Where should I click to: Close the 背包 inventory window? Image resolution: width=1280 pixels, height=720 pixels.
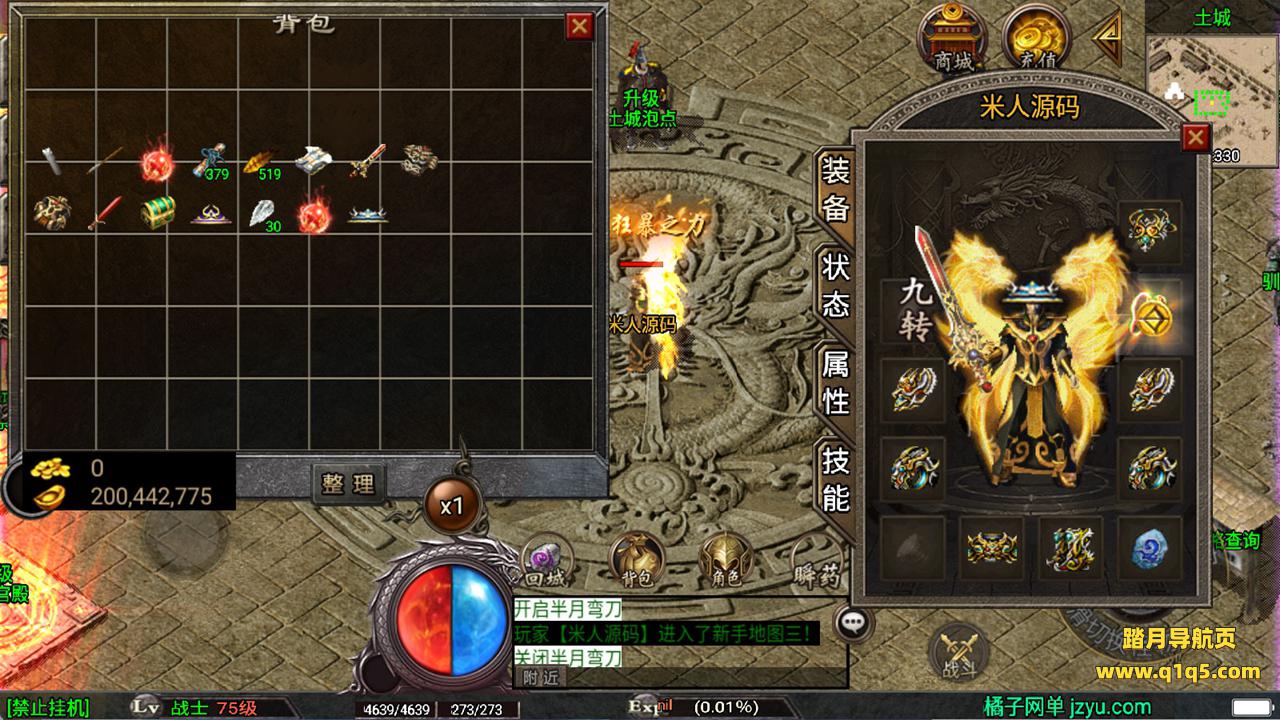point(579,26)
